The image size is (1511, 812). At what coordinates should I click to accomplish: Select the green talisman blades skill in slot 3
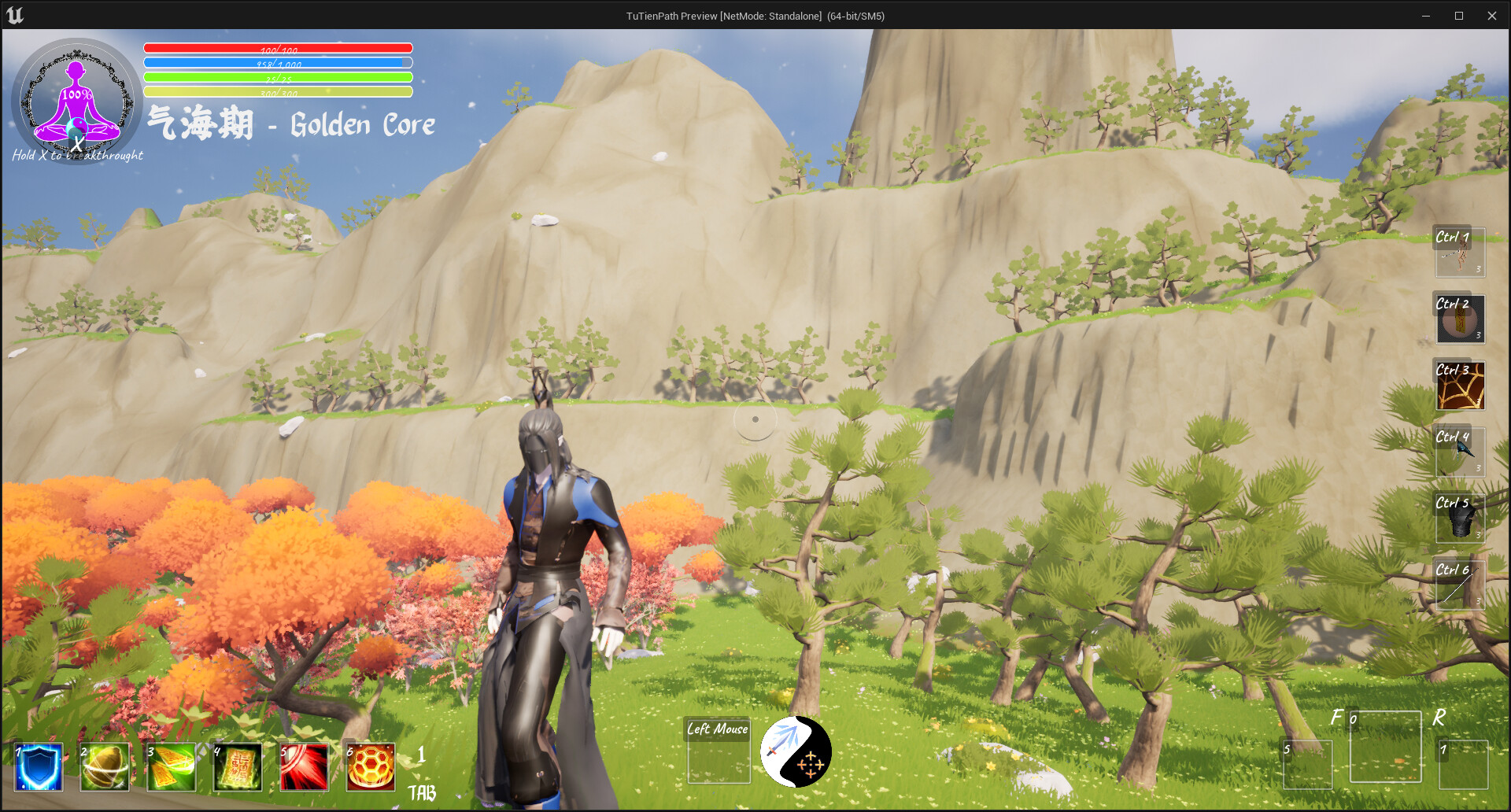tap(172, 766)
